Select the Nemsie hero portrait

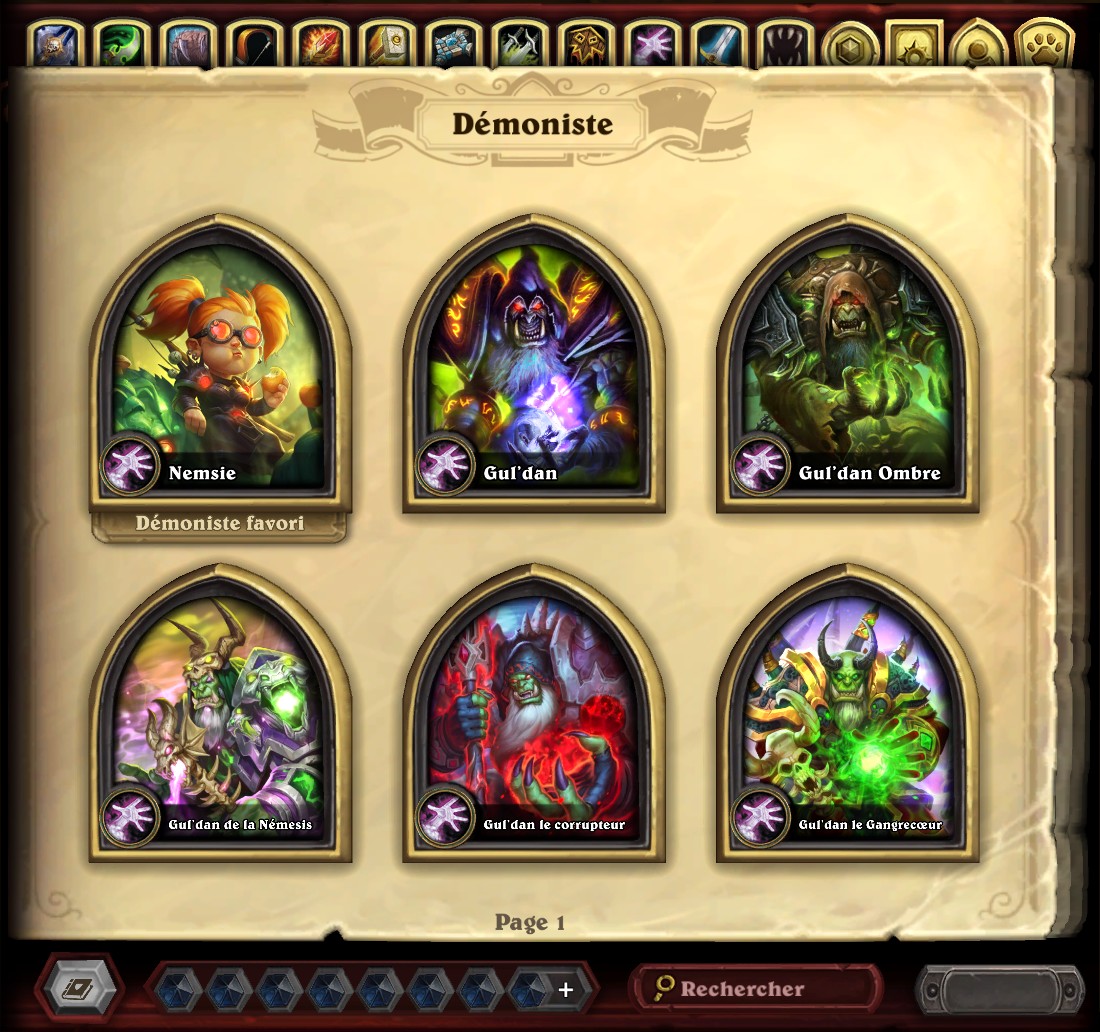220,365
